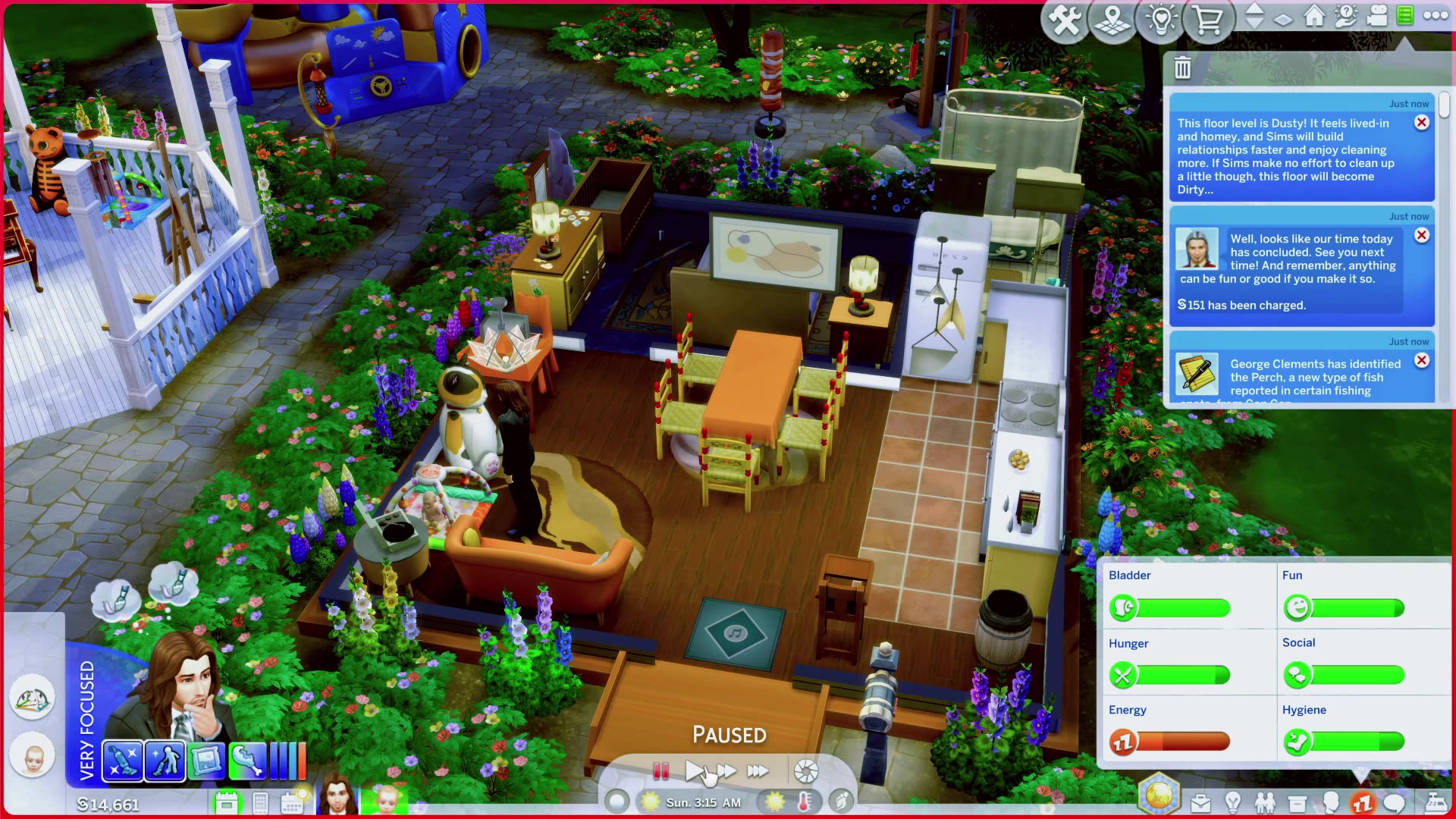Open the skills panel lightbulb icon
This screenshot has width=1456, height=819.
pos(1233,802)
